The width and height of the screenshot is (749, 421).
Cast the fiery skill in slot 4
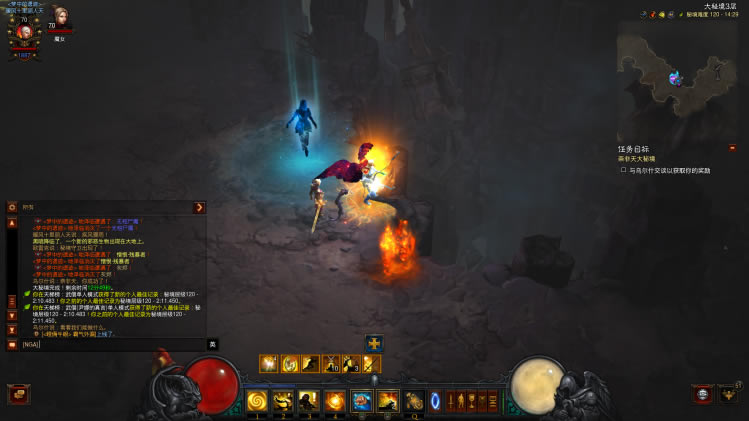pos(336,401)
